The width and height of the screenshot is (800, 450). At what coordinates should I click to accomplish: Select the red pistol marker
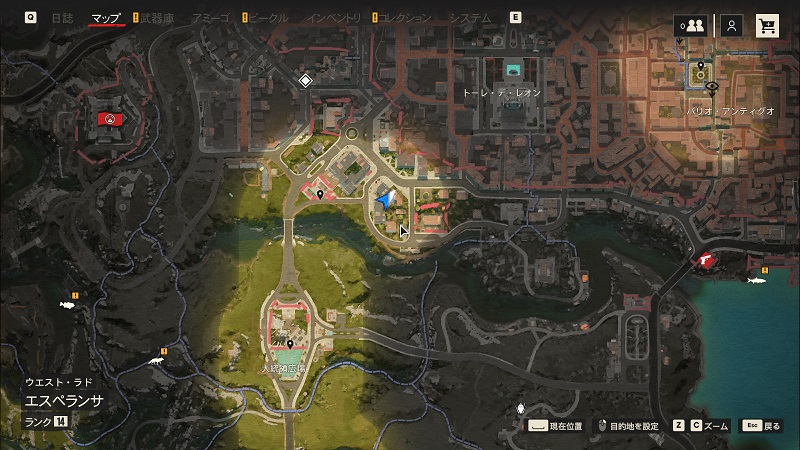pyautogui.click(x=707, y=260)
